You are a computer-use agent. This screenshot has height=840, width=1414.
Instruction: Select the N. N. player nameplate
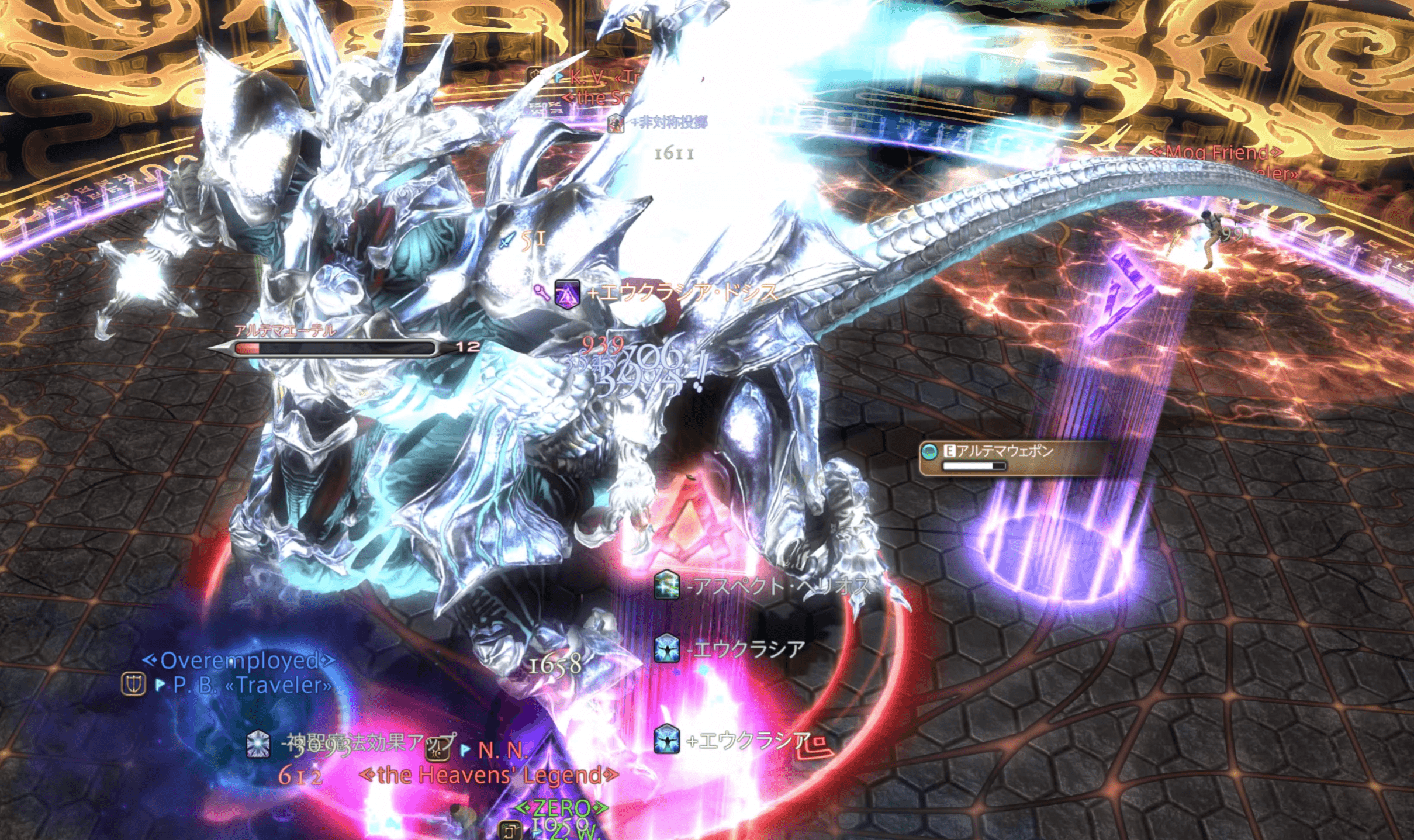tap(502, 750)
